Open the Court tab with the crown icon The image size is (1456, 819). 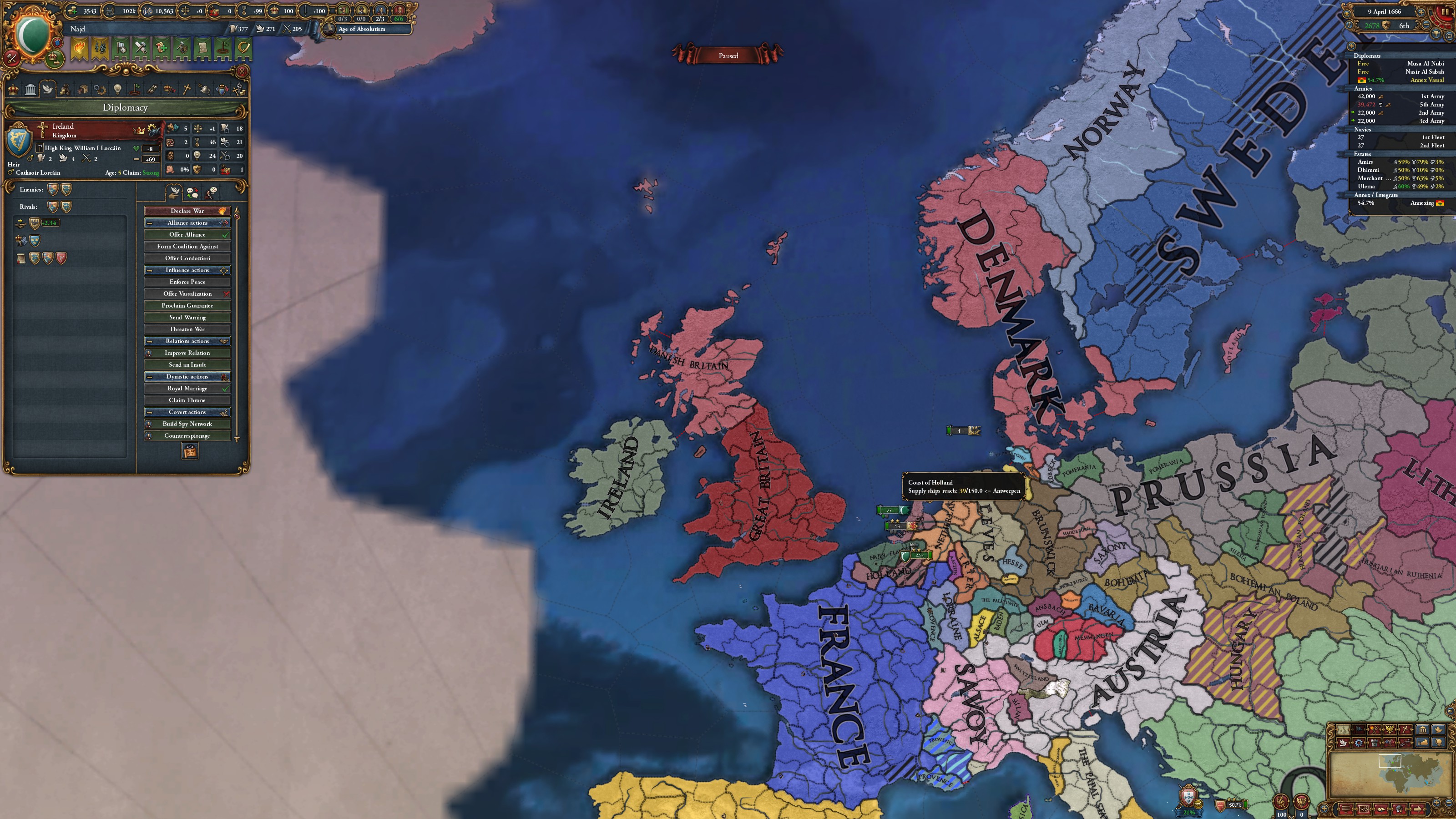click(x=14, y=88)
